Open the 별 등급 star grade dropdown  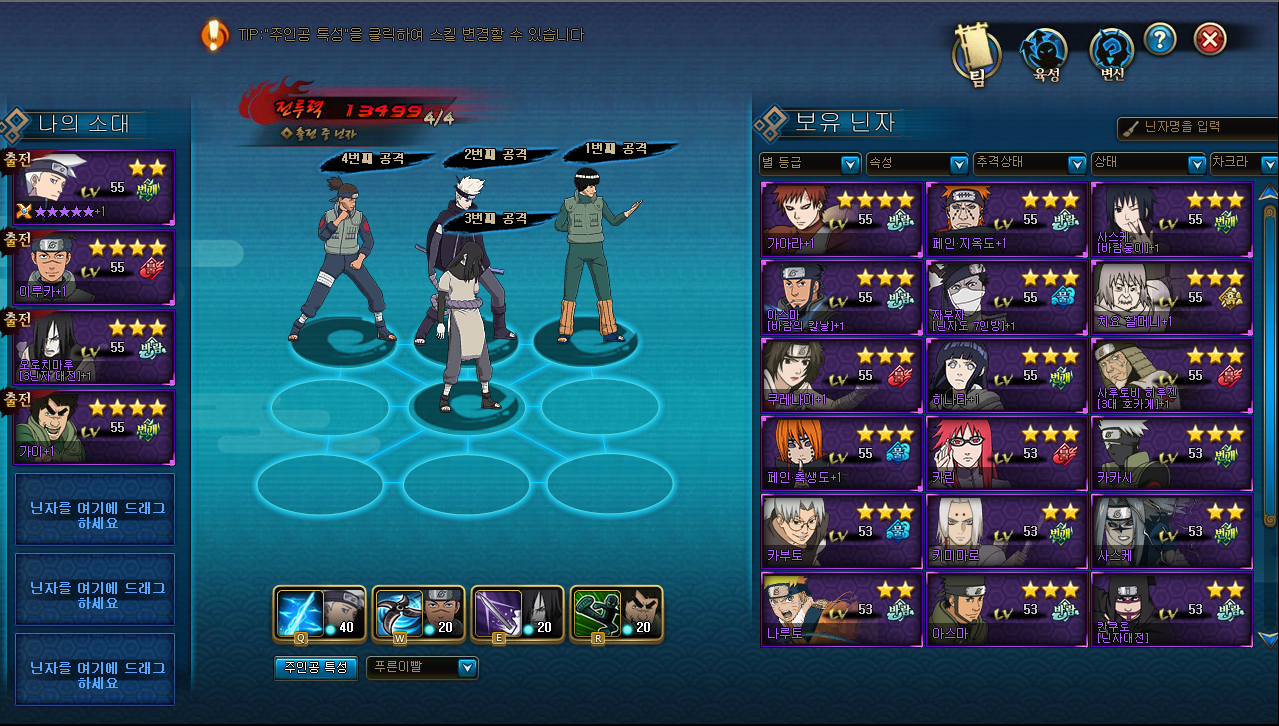pos(810,163)
